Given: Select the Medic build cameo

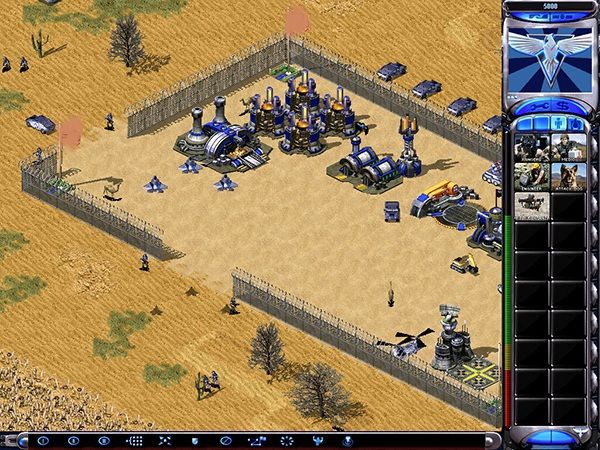Looking at the screenshot, I should point(567,147).
